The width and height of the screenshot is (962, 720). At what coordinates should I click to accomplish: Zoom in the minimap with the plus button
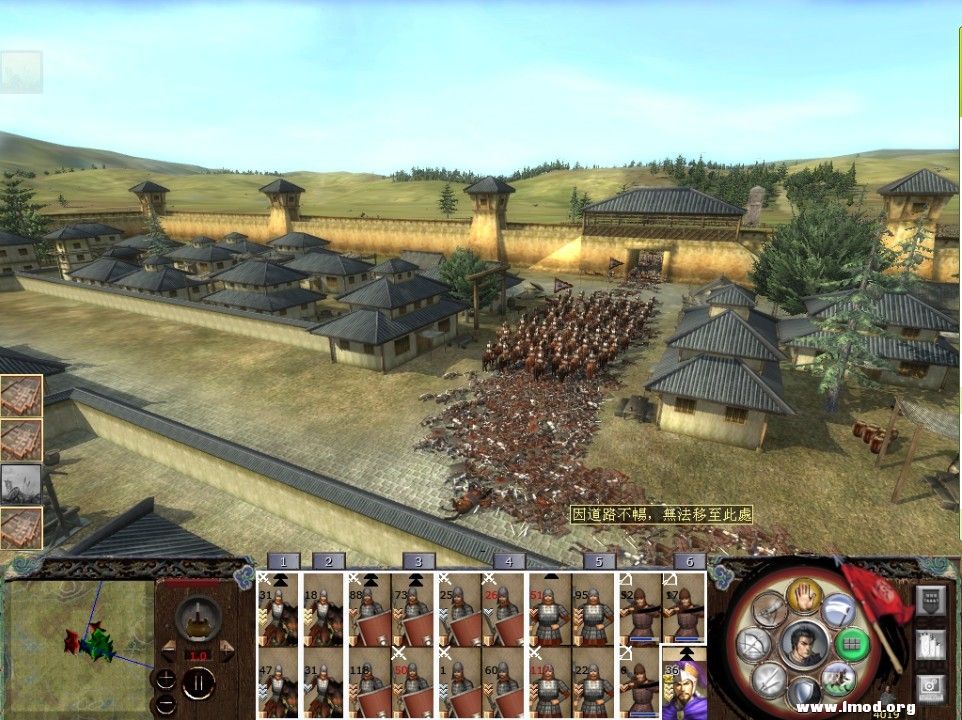[164, 678]
